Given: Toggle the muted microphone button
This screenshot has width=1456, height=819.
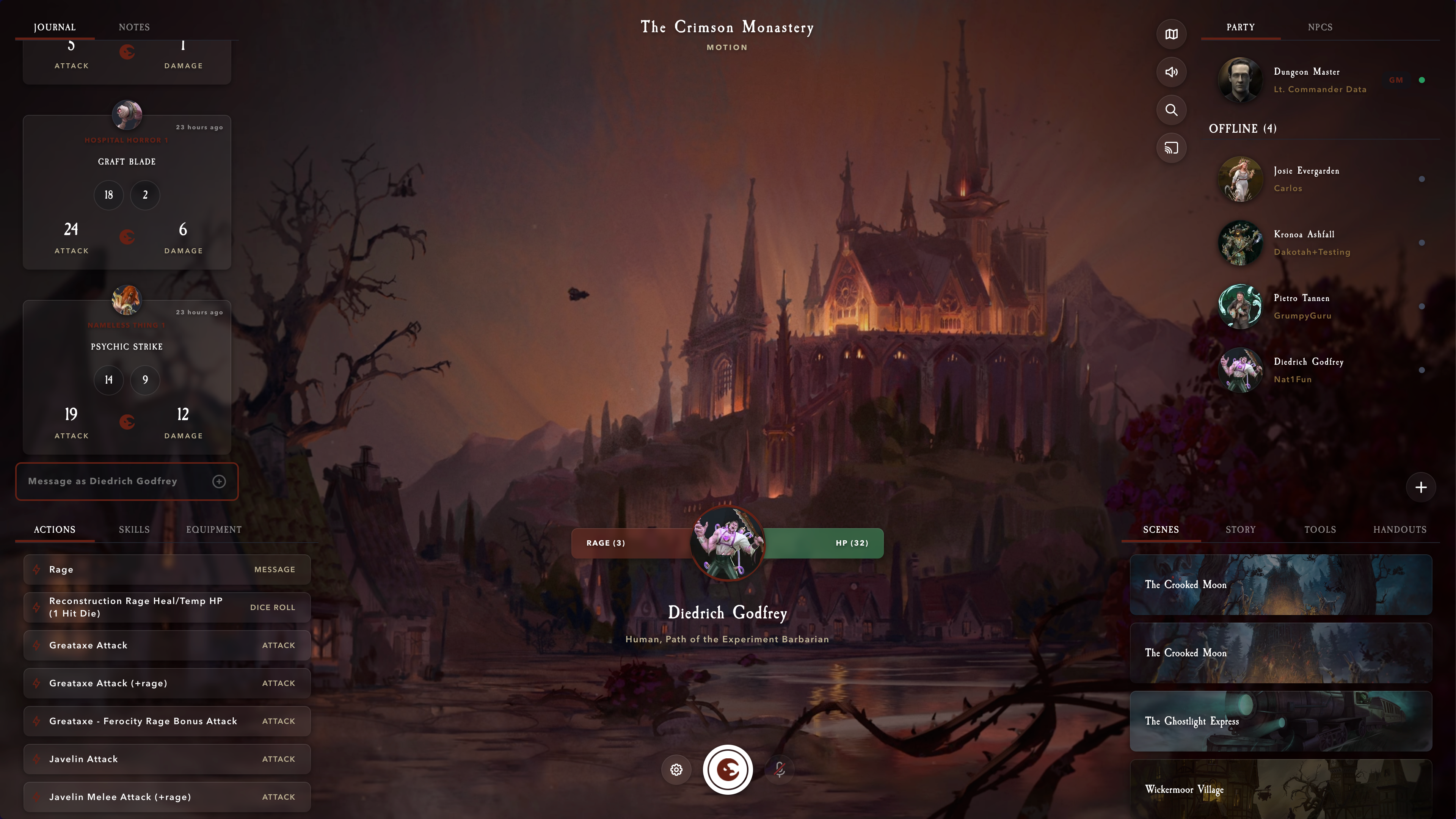Looking at the screenshot, I should tap(780, 770).
